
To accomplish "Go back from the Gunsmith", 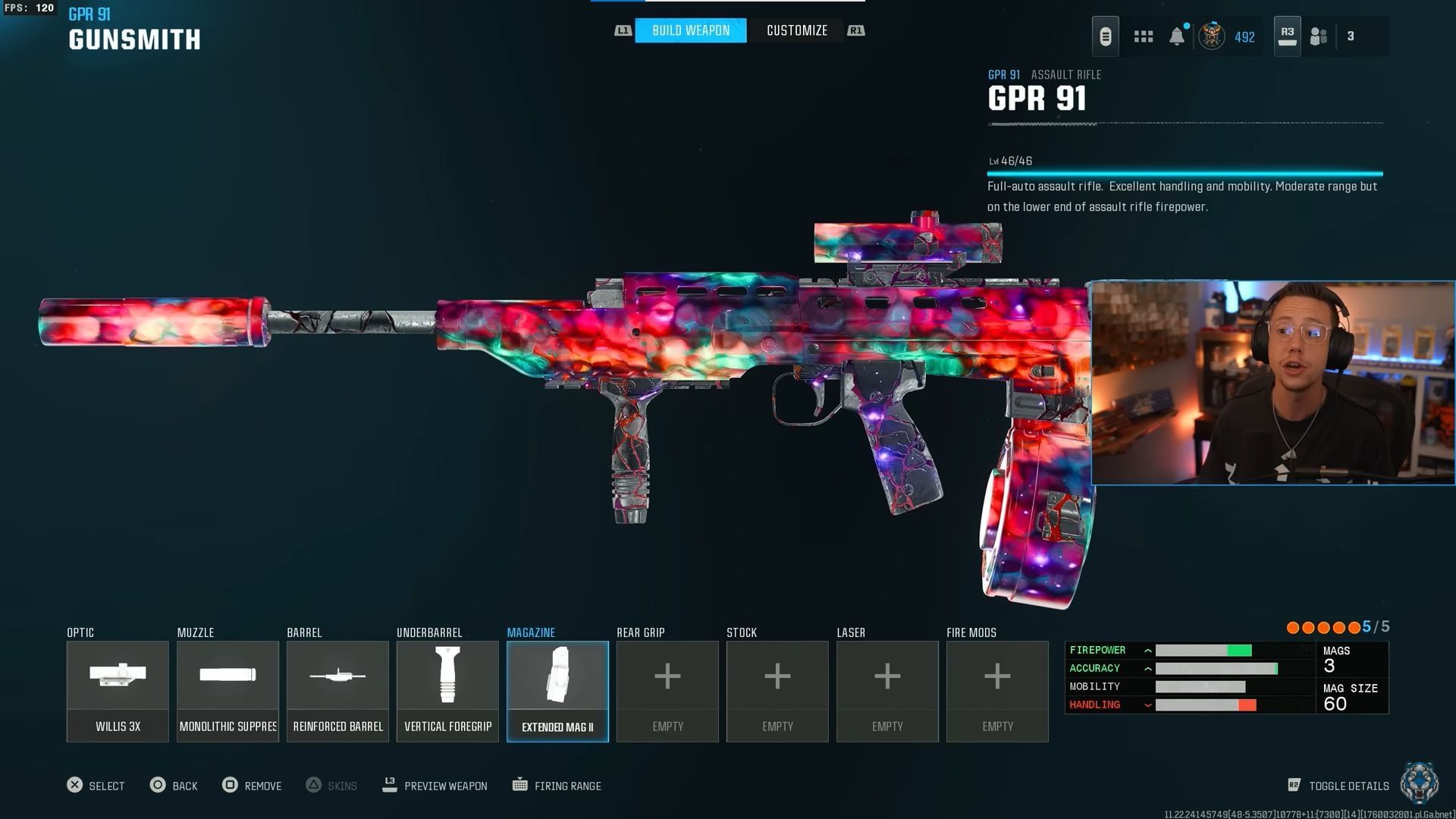I will (174, 786).
